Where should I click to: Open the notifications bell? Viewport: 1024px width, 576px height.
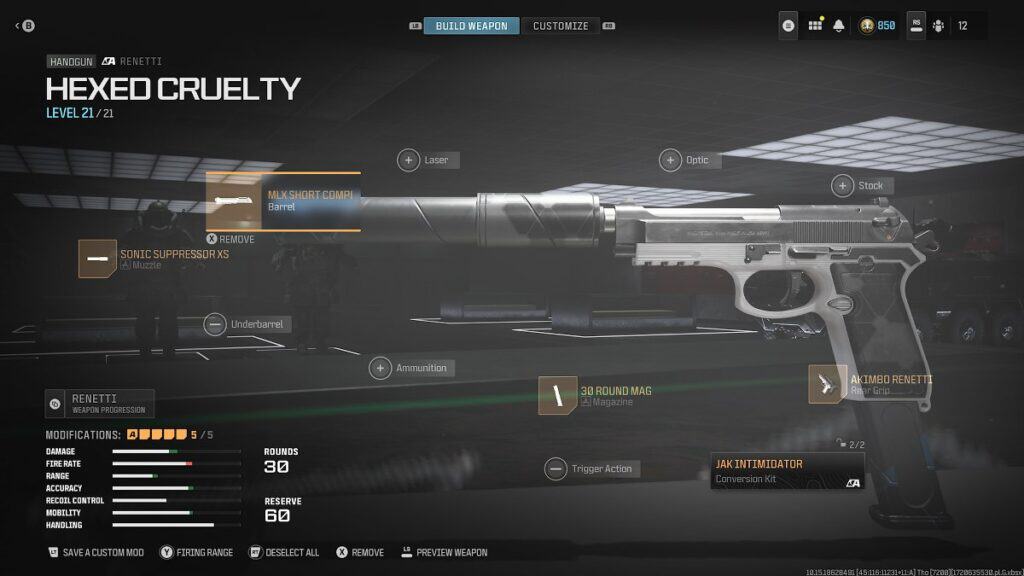(x=838, y=26)
